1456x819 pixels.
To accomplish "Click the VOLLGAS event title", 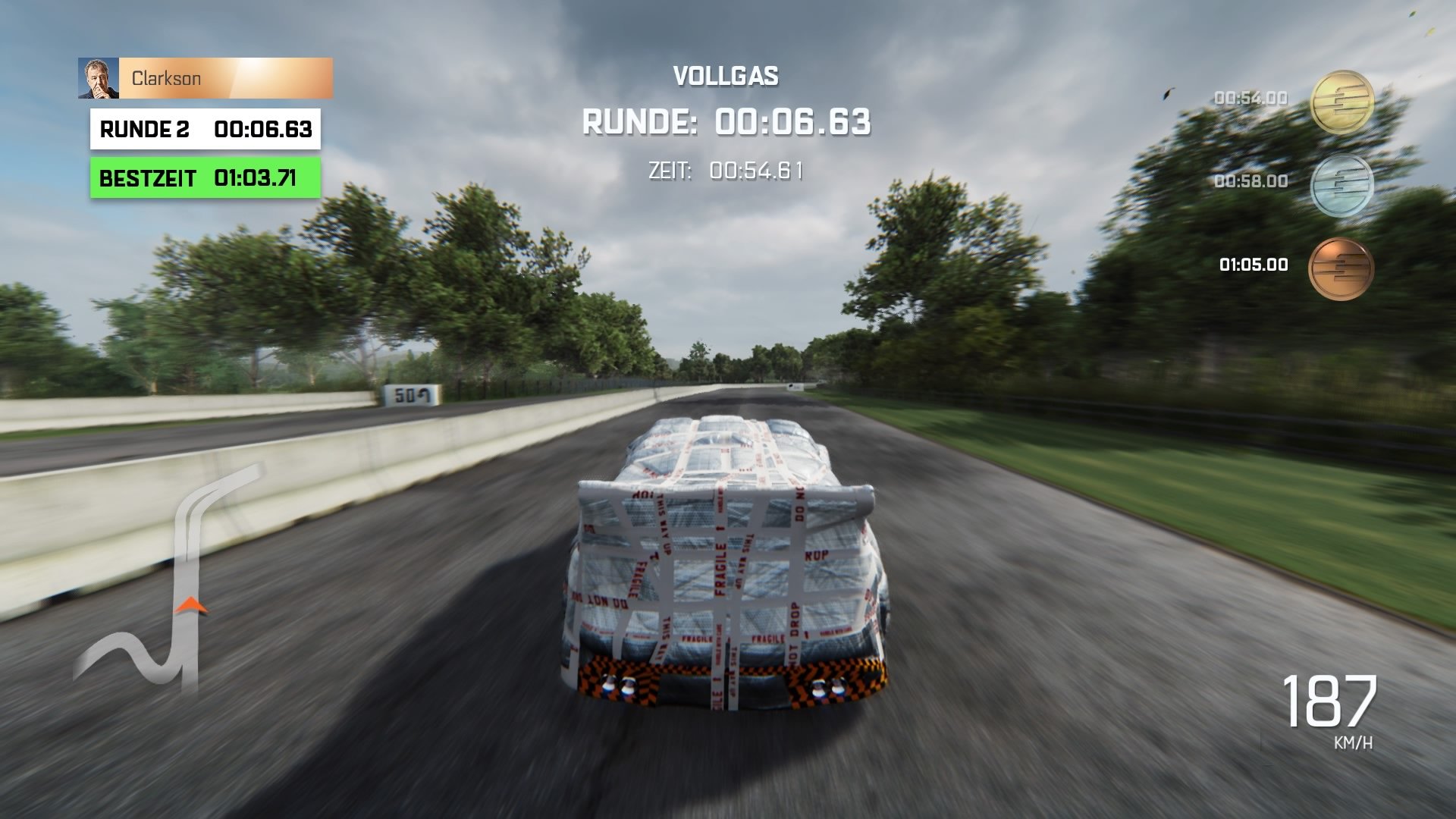I will click(726, 76).
